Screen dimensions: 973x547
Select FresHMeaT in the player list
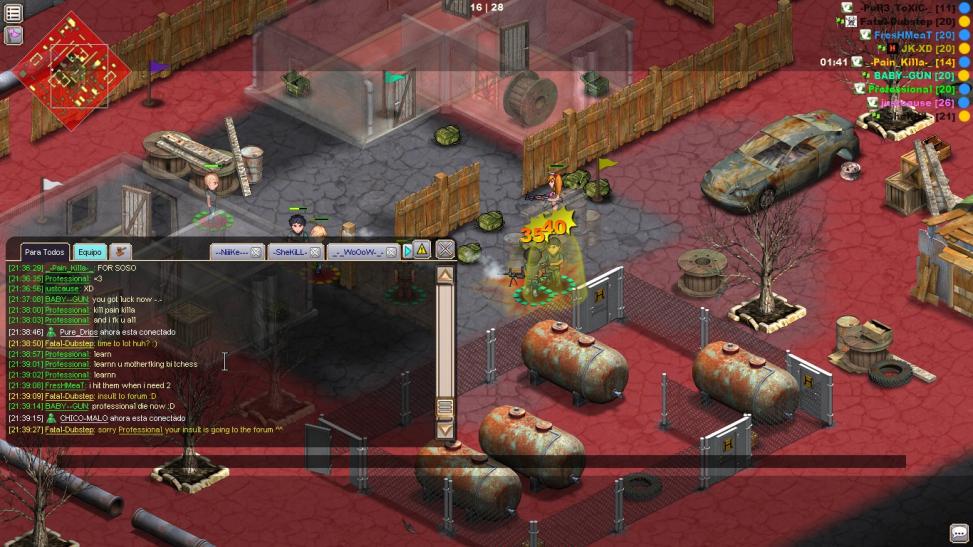pyautogui.click(x=903, y=34)
